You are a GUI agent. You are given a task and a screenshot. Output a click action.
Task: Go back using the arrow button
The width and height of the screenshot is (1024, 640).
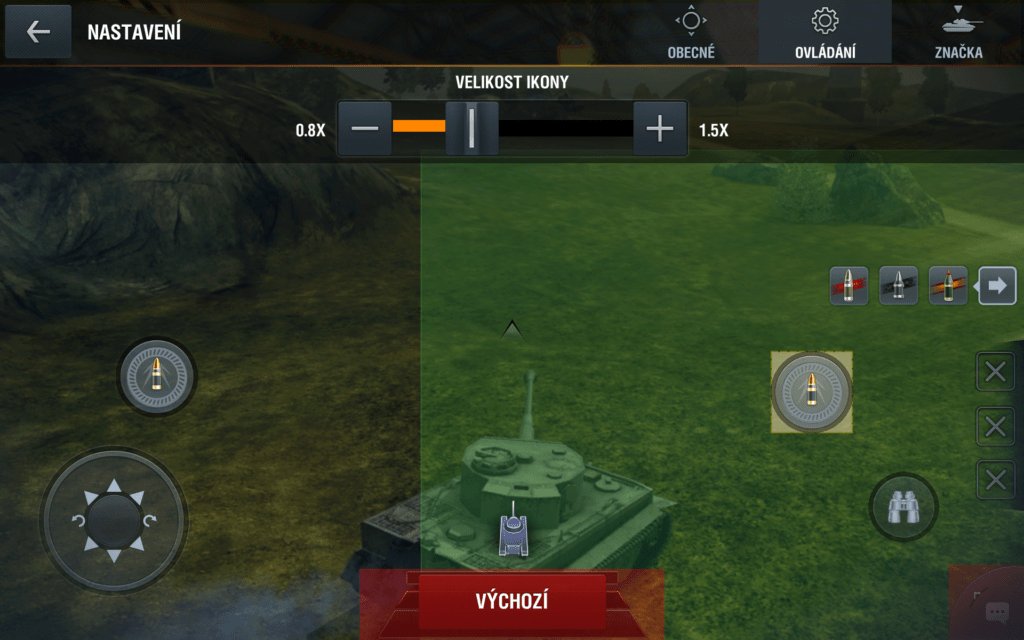pyautogui.click(x=38, y=31)
